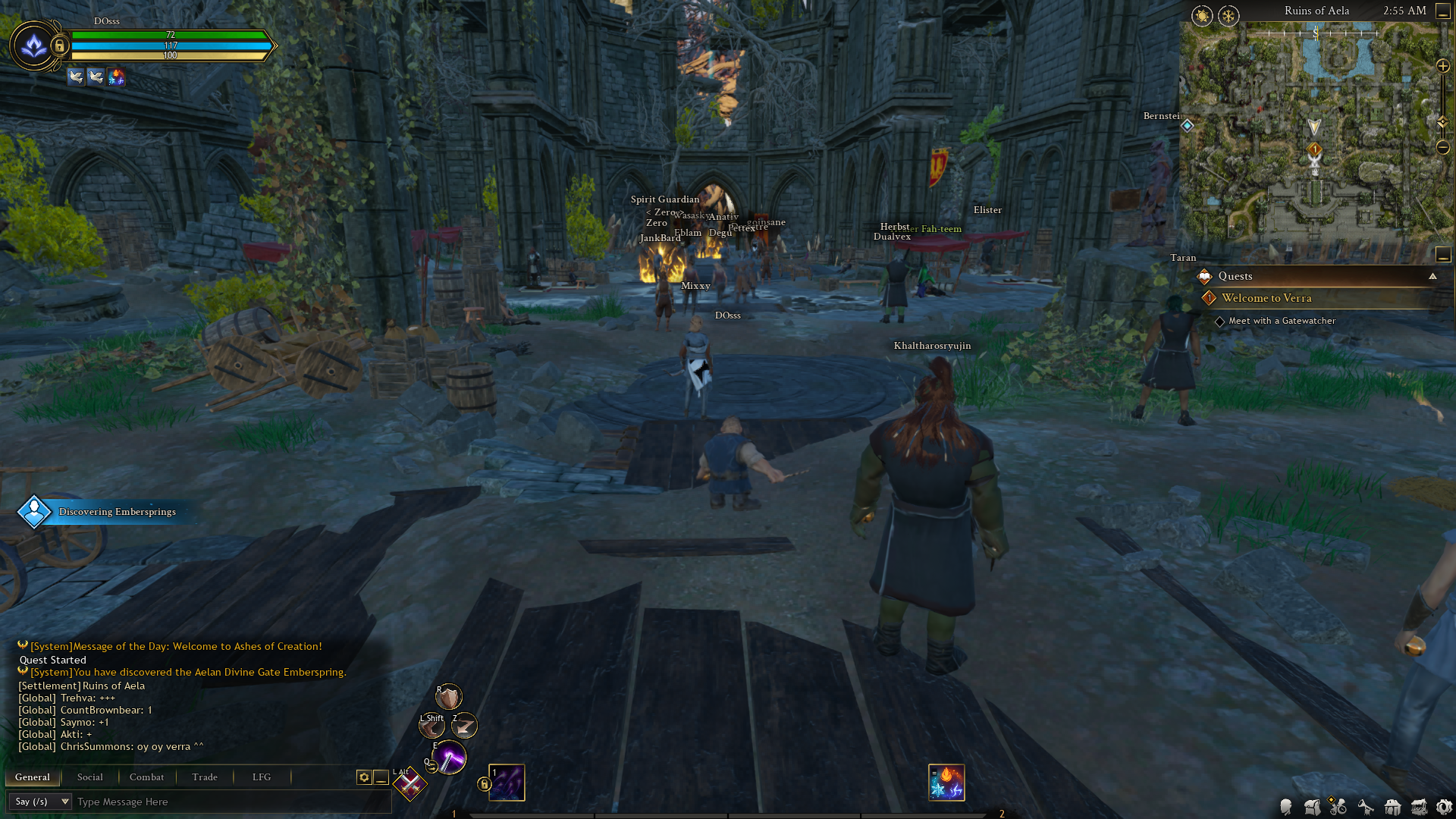Collapse the Quests tracker panel
The height and width of the screenshot is (819, 1456).
(1432, 276)
